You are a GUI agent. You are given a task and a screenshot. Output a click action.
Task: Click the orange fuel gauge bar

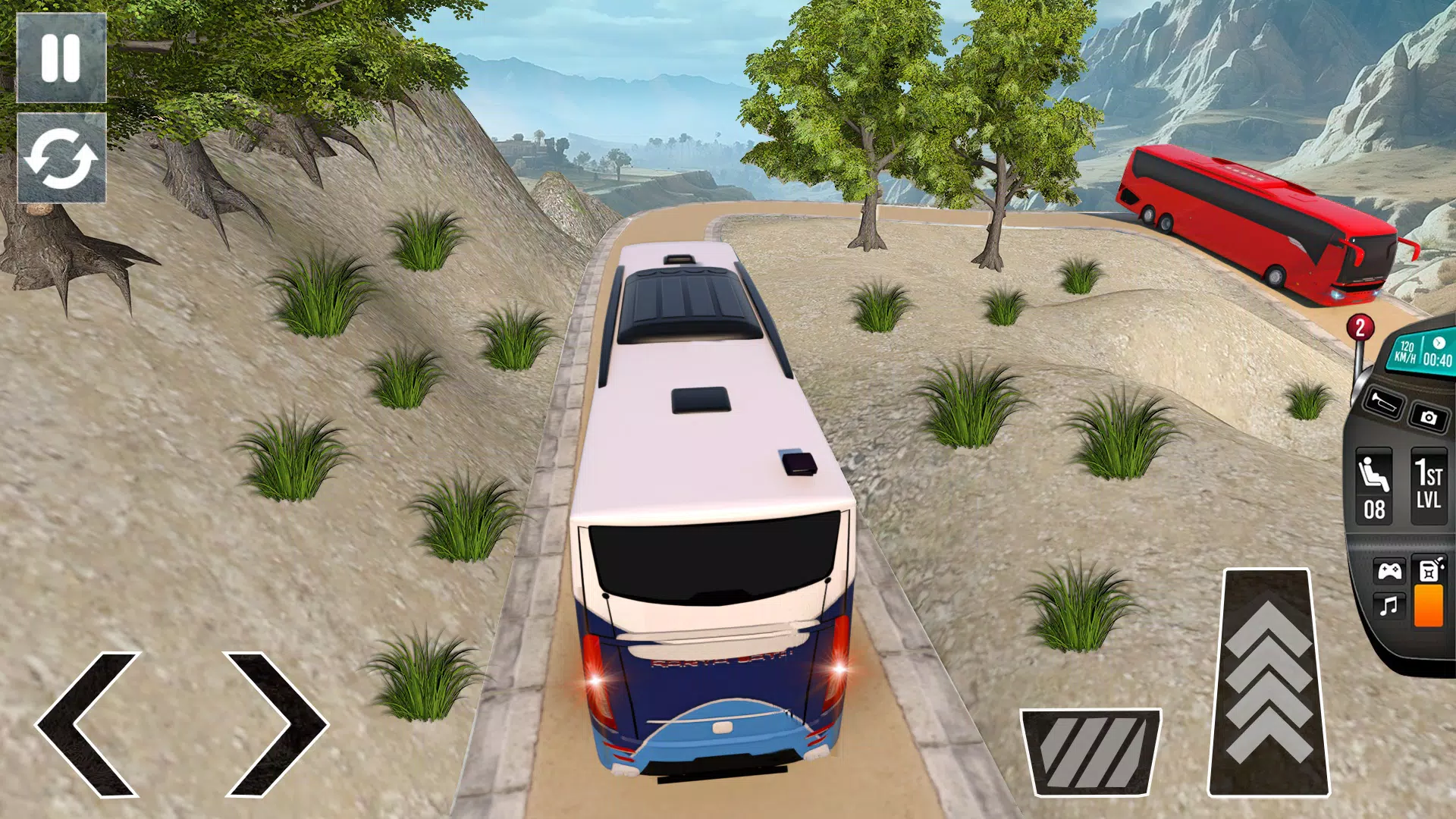point(1429,607)
